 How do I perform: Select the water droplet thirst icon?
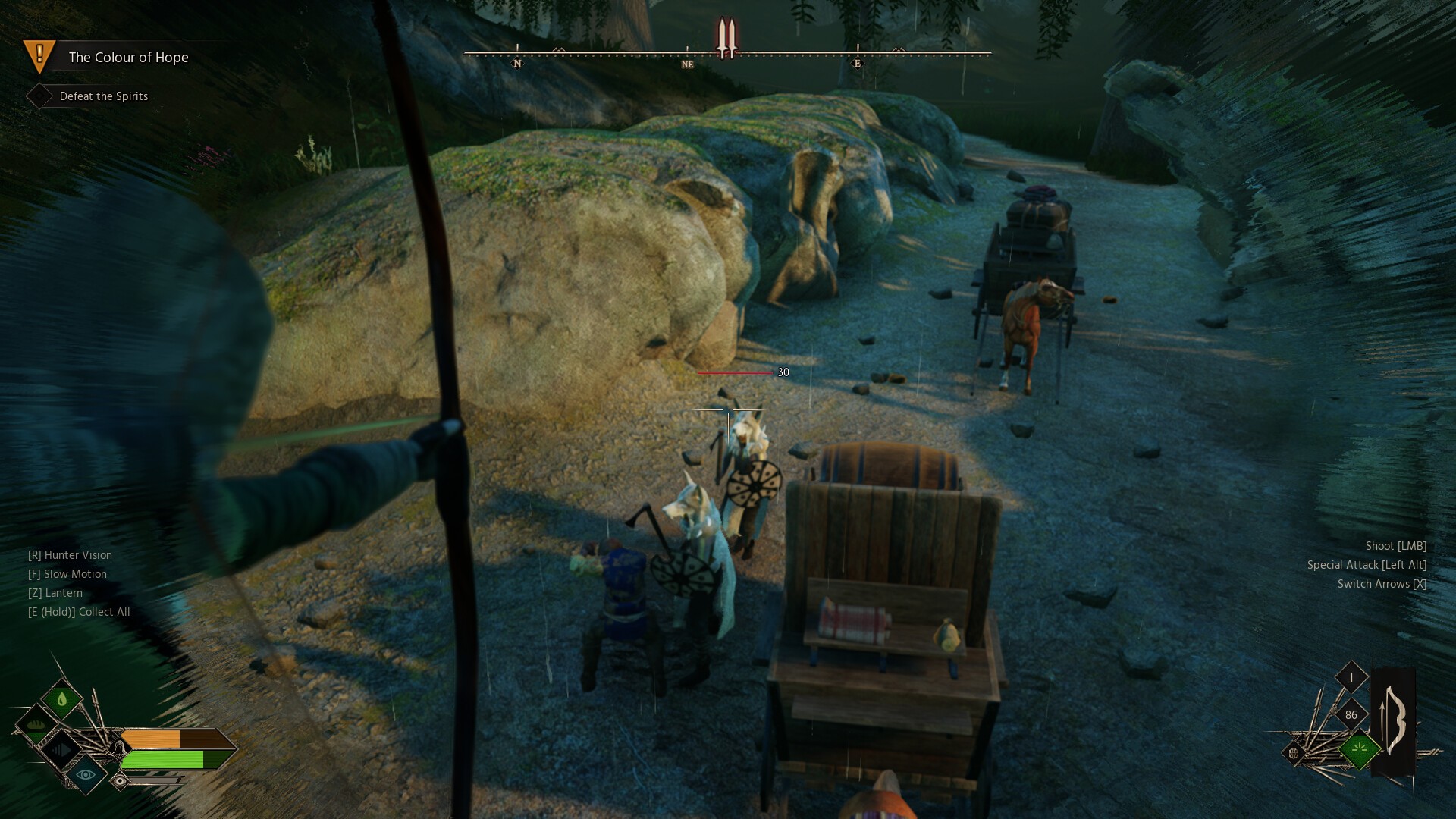62,699
